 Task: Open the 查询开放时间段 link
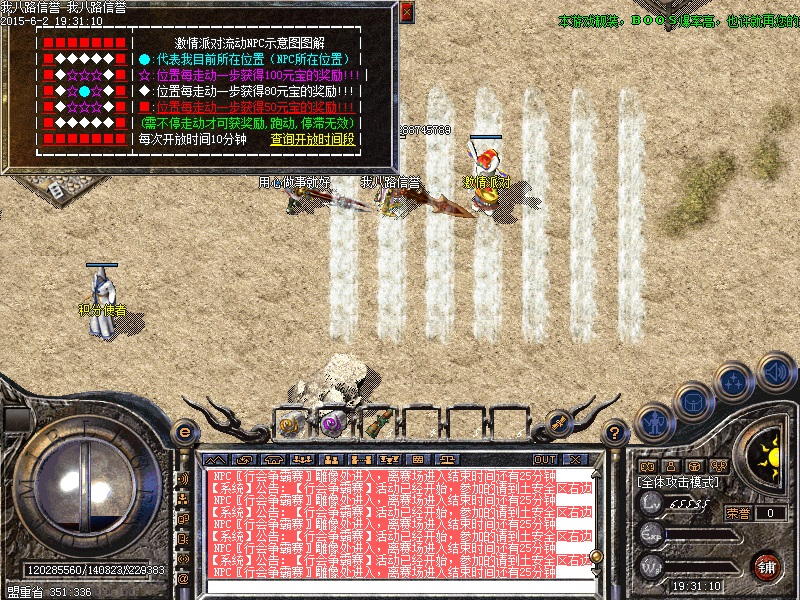(312, 140)
